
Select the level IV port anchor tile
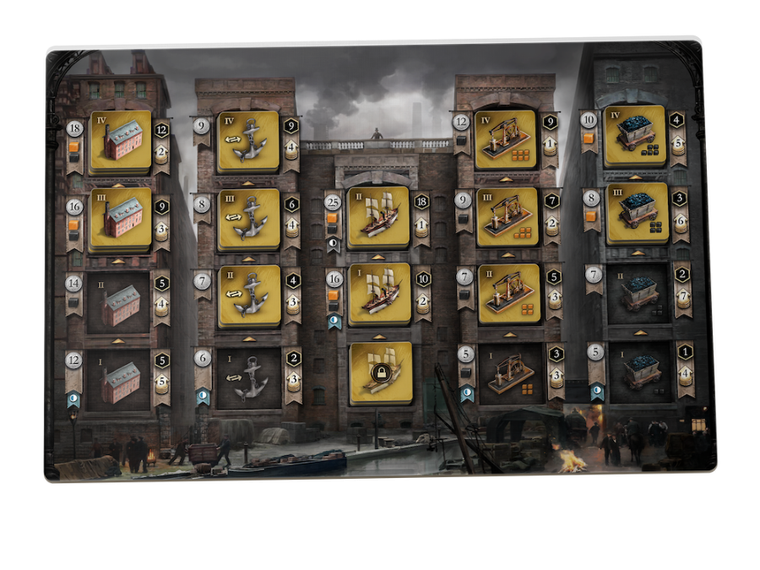click(248, 141)
